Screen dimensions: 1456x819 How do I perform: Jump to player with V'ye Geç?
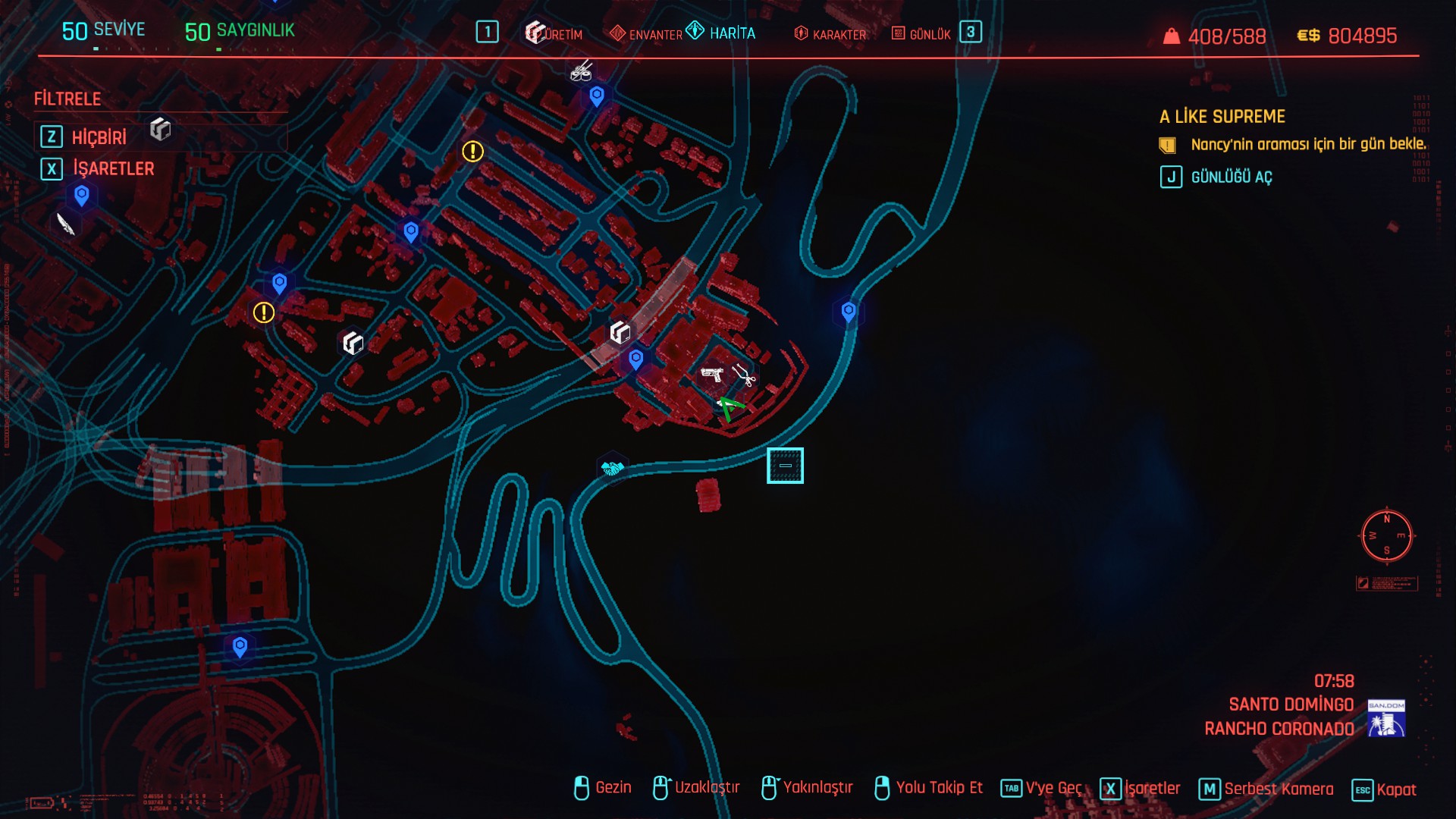coord(1042,789)
